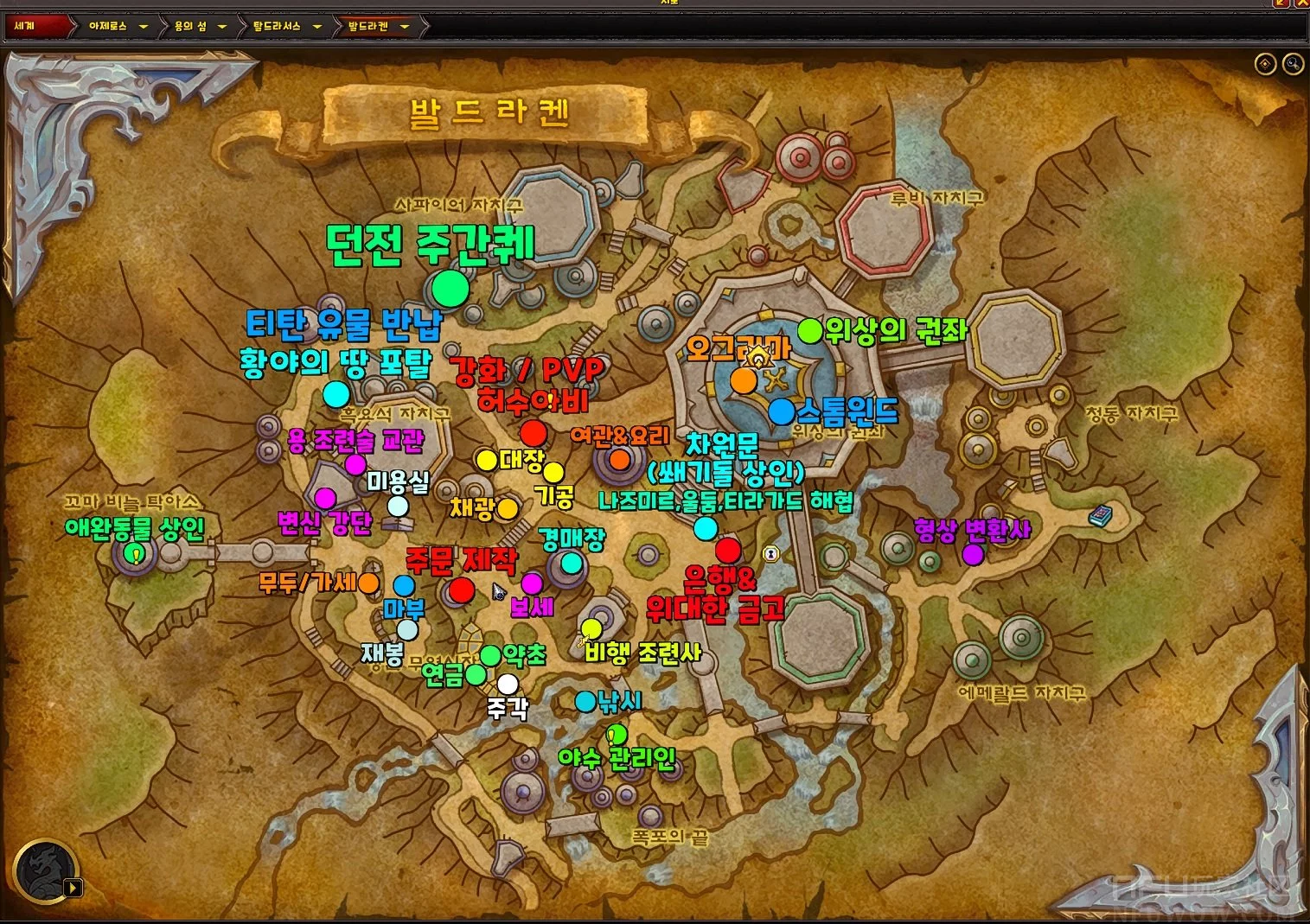The height and width of the screenshot is (924, 1310).
Task: Open the 용의 섬 breadcrumb dropdown
Action: pyautogui.click(x=222, y=27)
